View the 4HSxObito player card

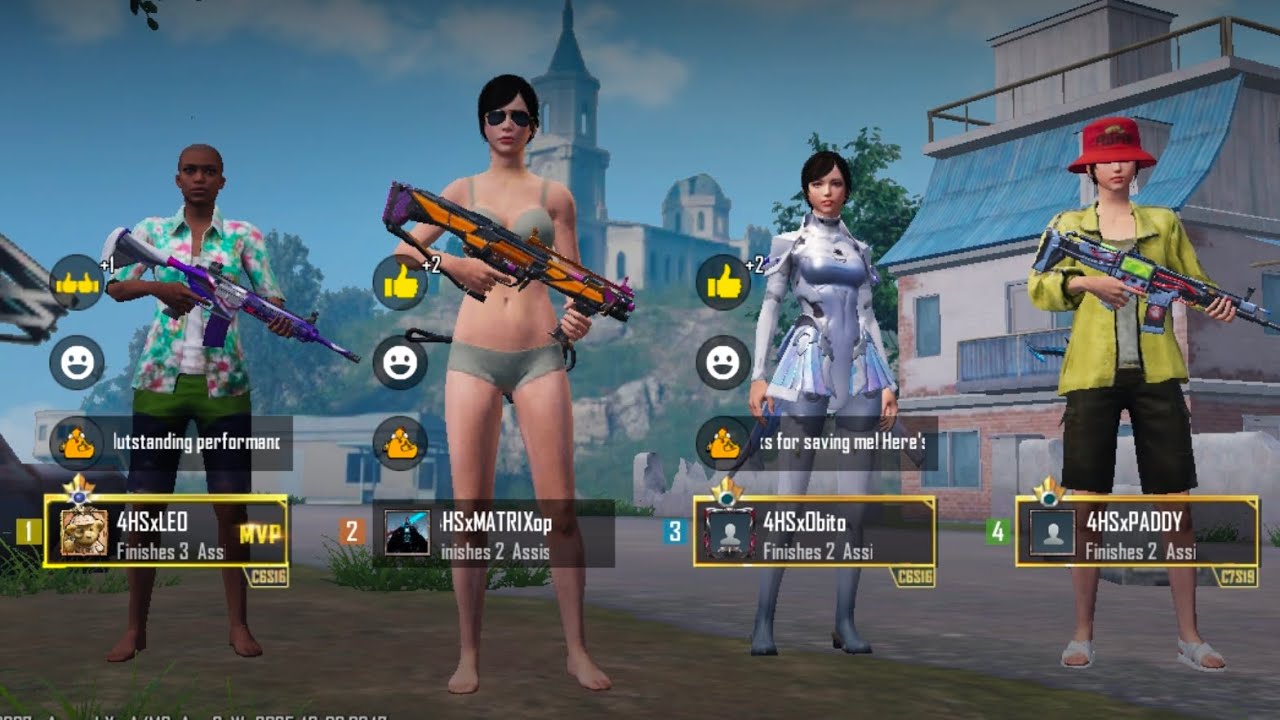pos(814,532)
